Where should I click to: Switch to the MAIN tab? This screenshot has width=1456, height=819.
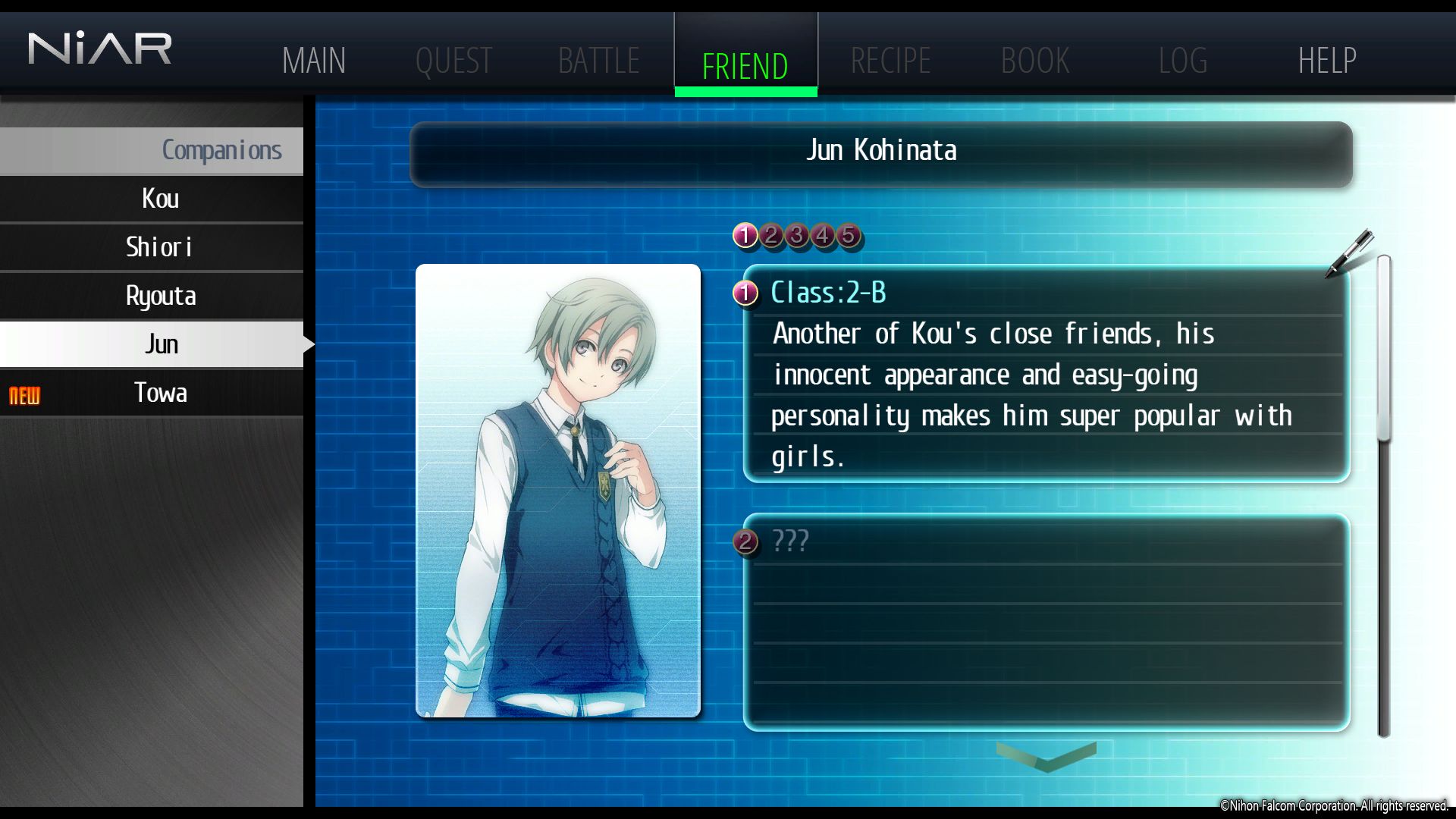pos(313,61)
